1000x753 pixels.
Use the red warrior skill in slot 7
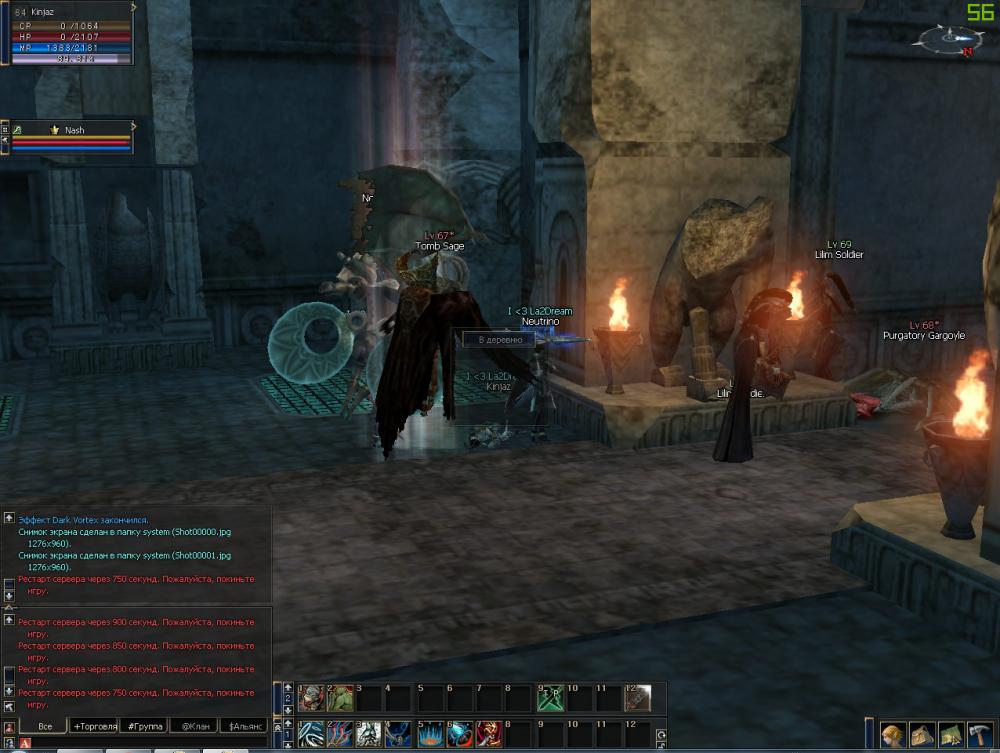[489, 735]
